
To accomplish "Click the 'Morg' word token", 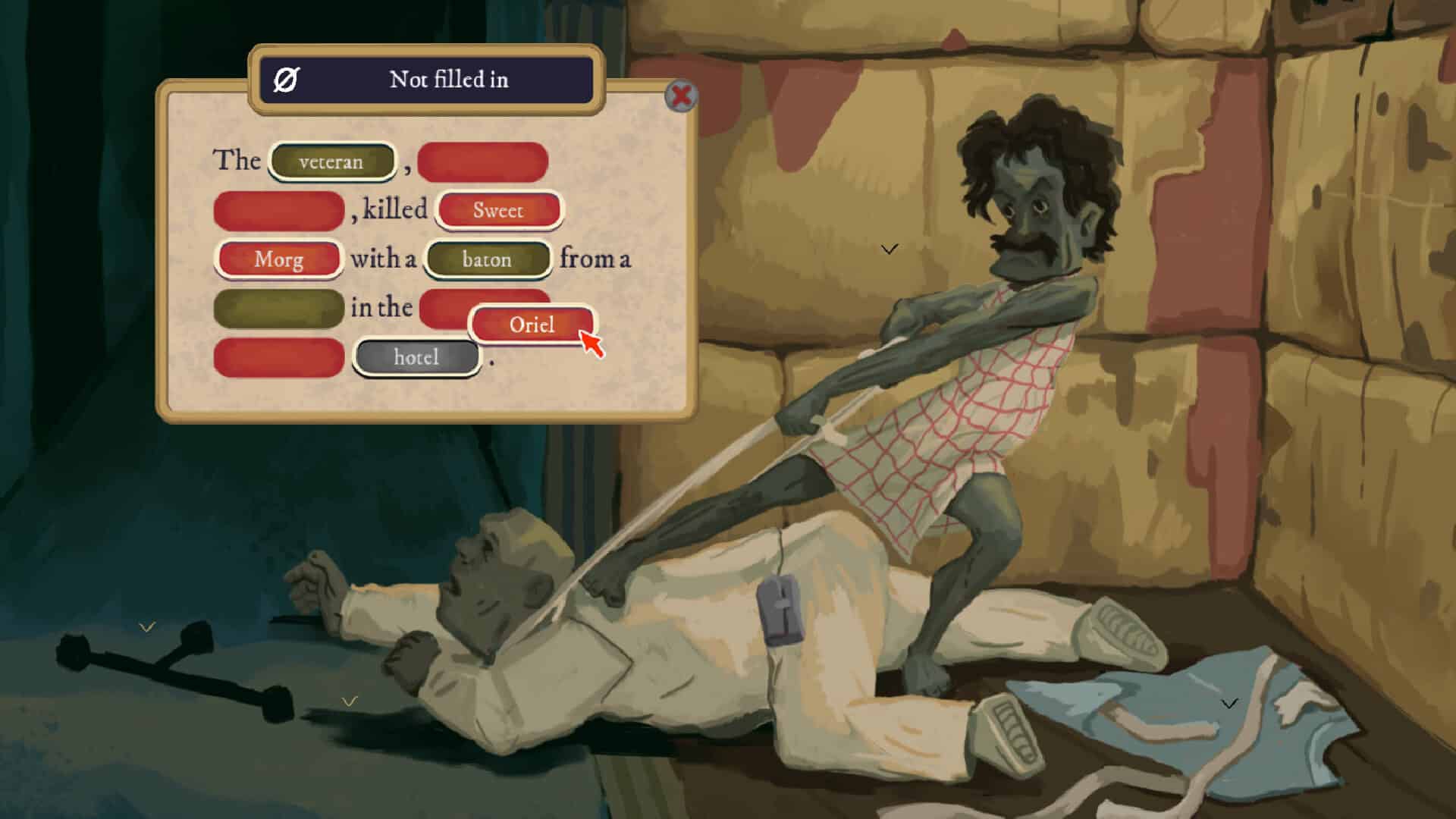I will [278, 259].
